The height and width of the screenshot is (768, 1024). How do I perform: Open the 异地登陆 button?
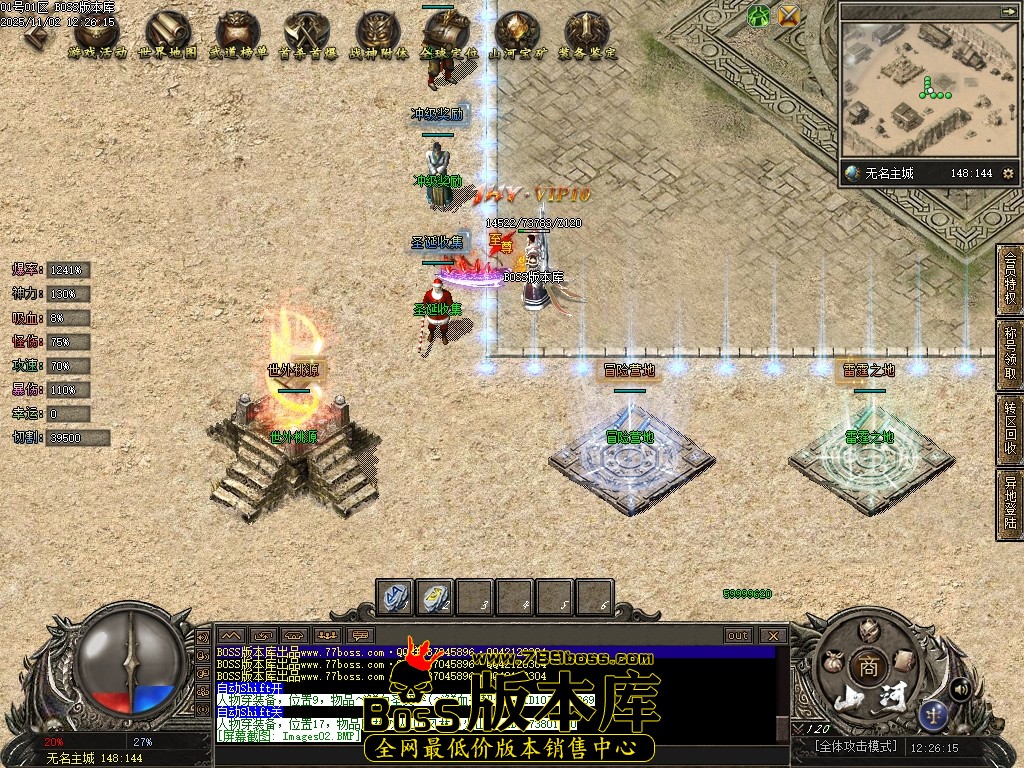1010,504
